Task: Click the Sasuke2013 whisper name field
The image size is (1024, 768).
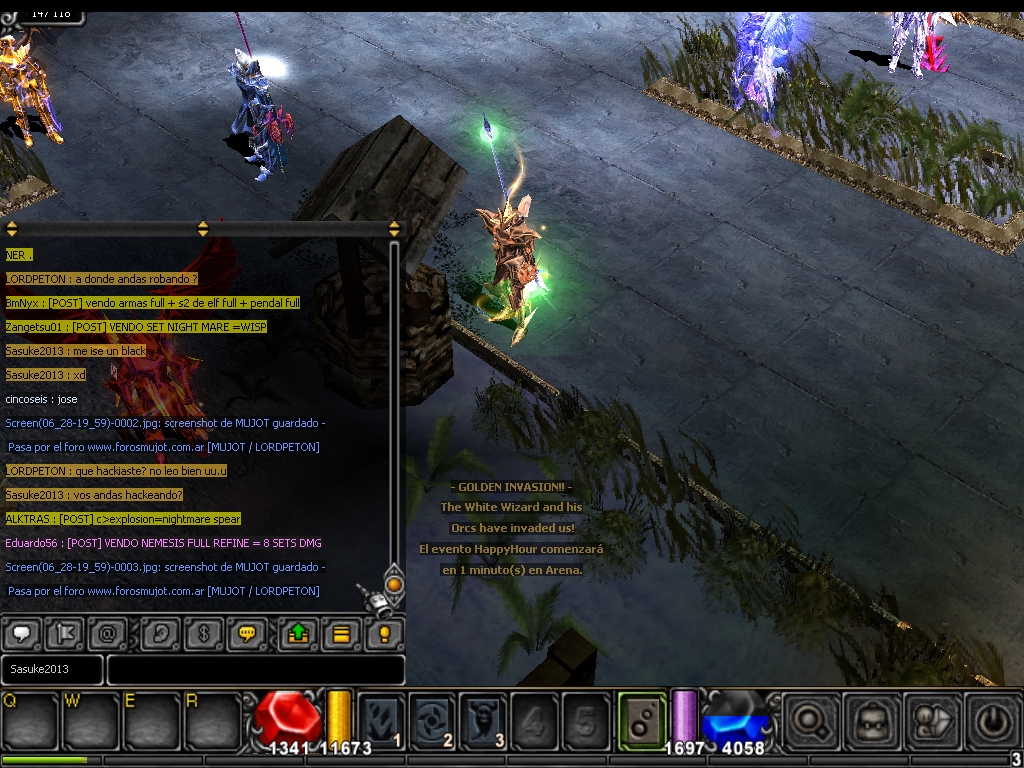Action: tap(52, 669)
